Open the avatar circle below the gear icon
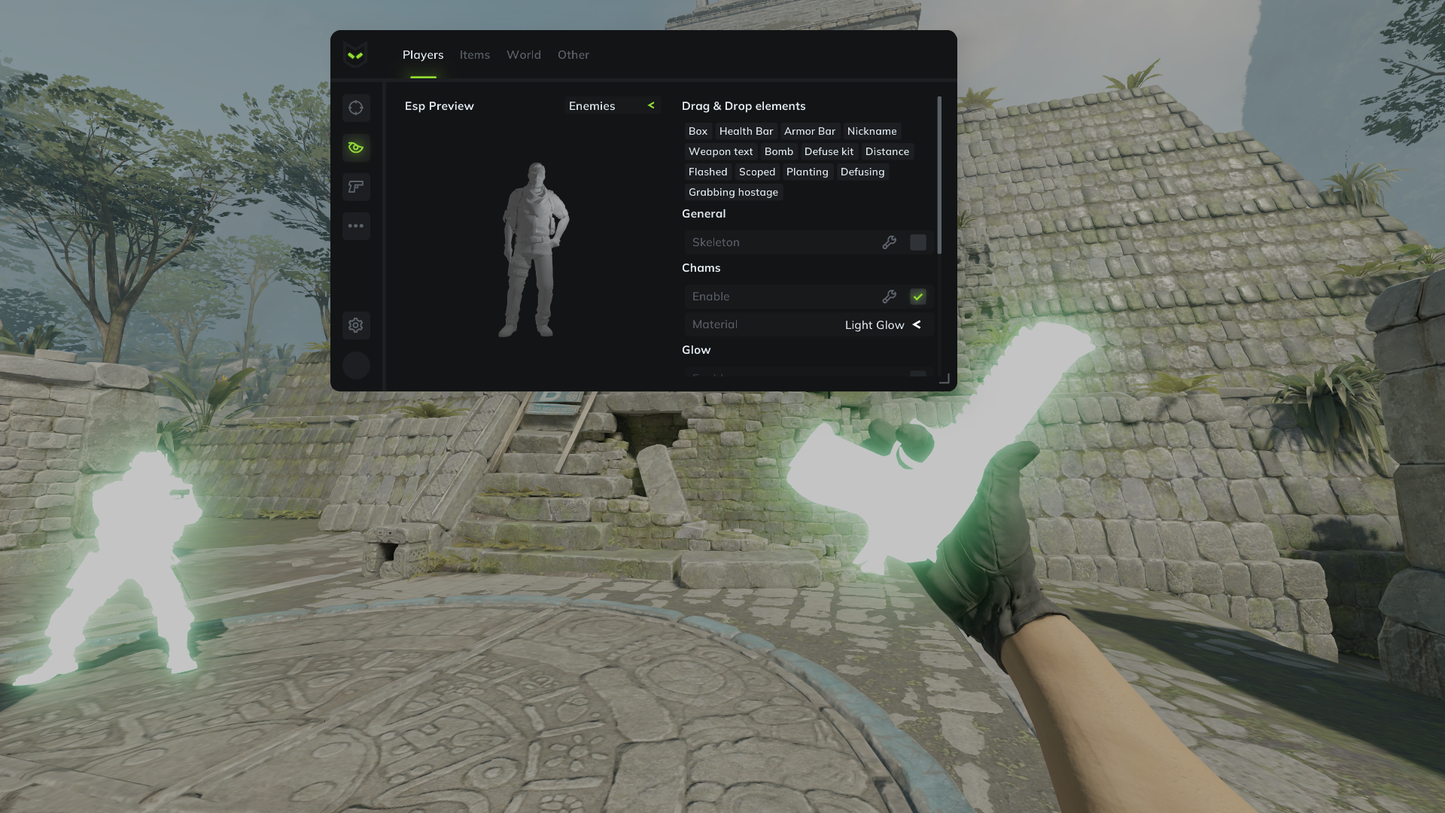1445x813 pixels. tap(356, 365)
